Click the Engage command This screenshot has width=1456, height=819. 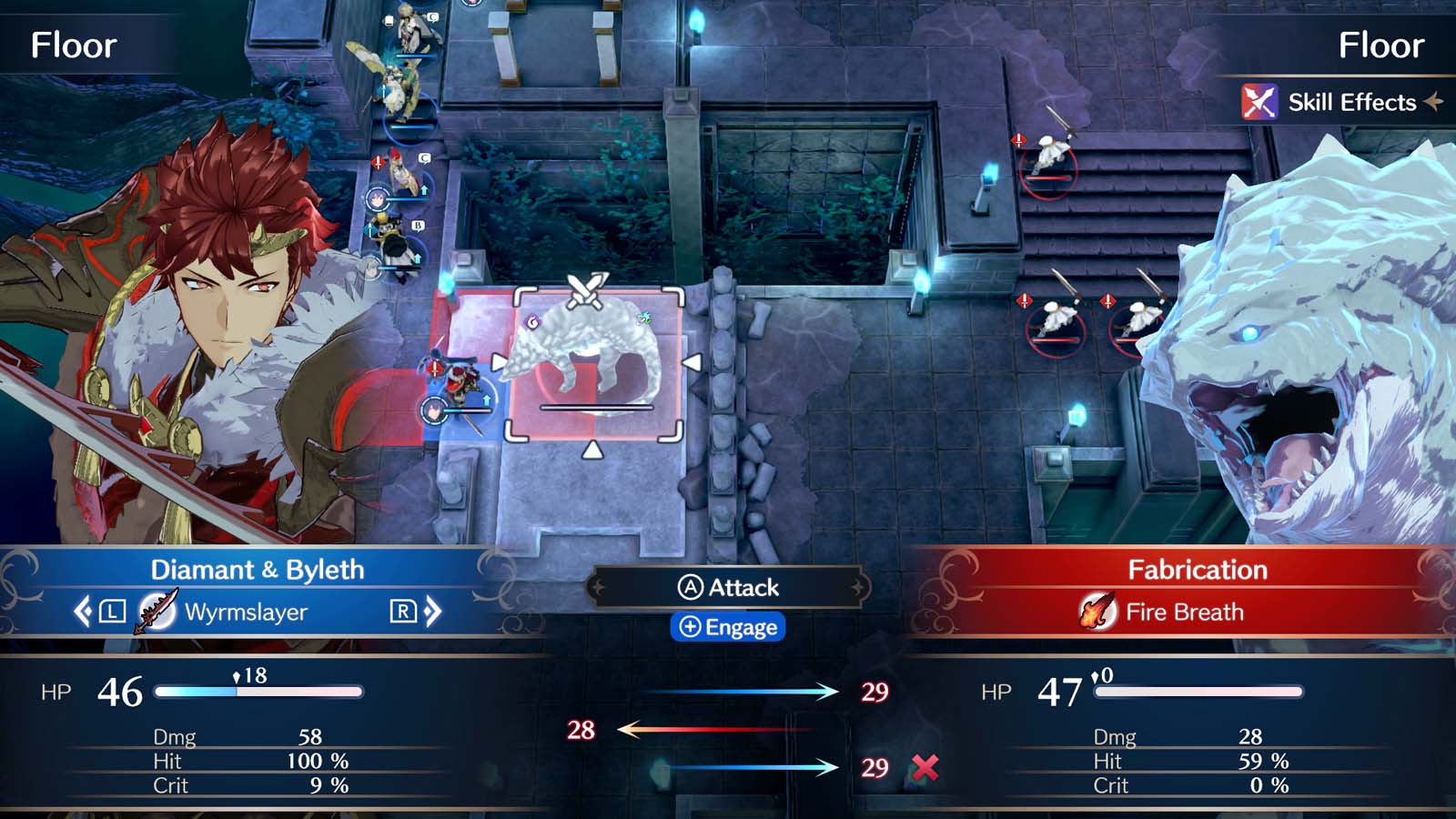tap(728, 628)
